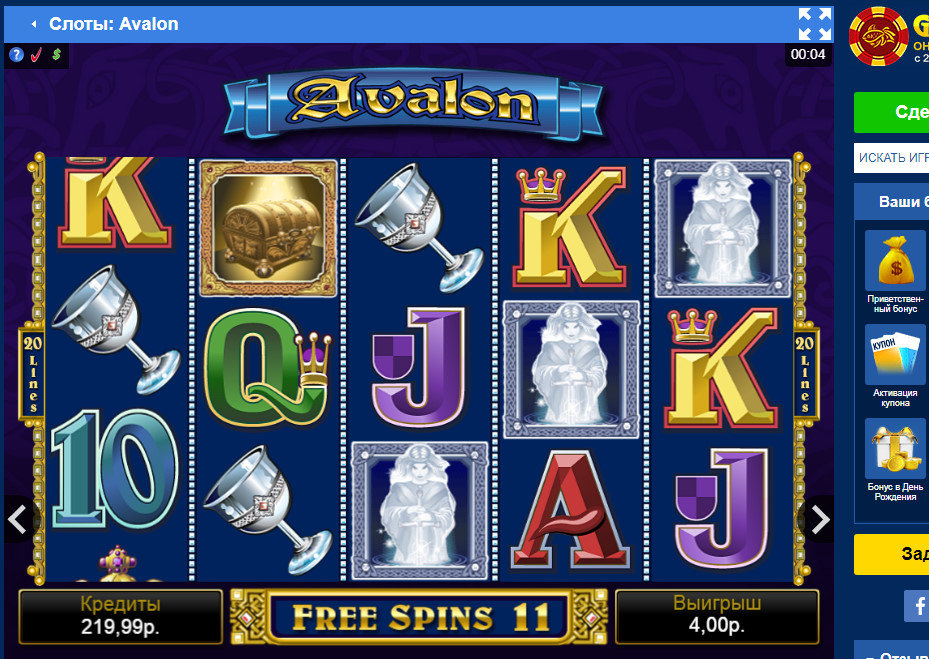Go to the next slot with right arrow

click(819, 519)
